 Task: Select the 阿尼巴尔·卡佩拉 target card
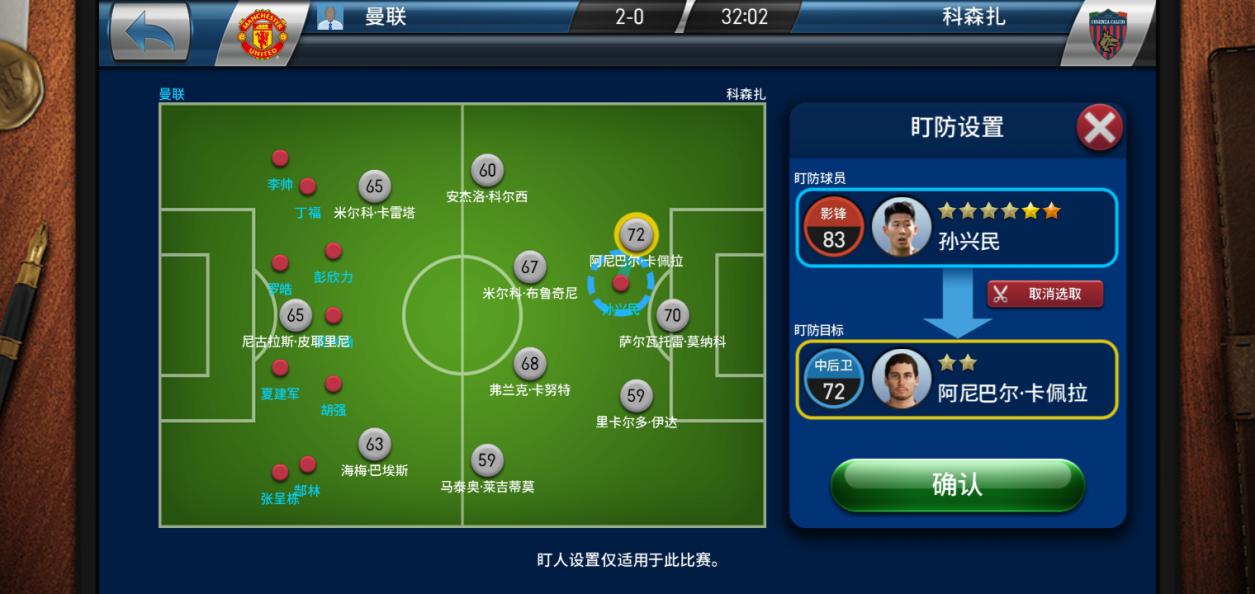pyautogui.click(x=956, y=379)
